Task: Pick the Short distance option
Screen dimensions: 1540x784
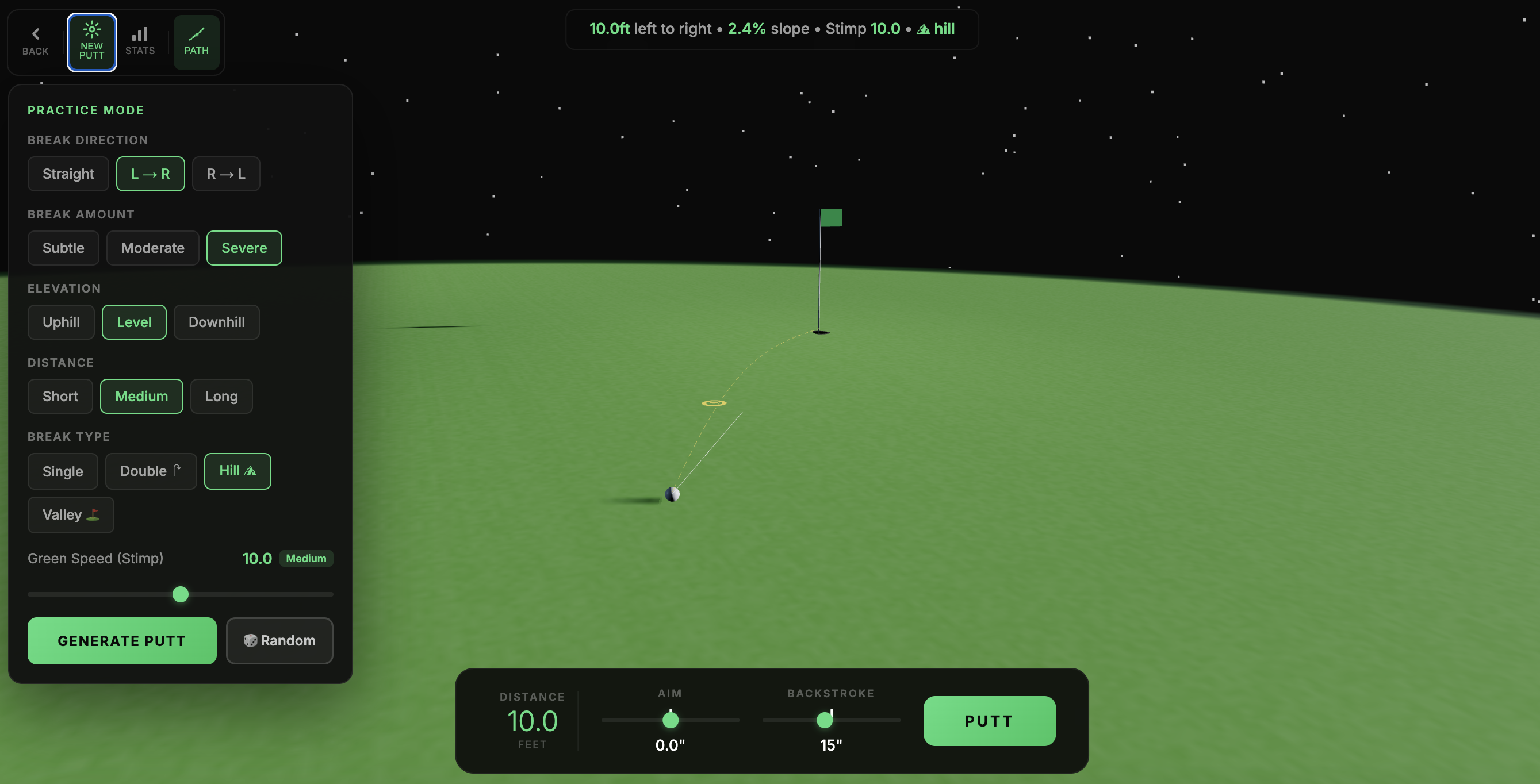Action: [x=59, y=396]
